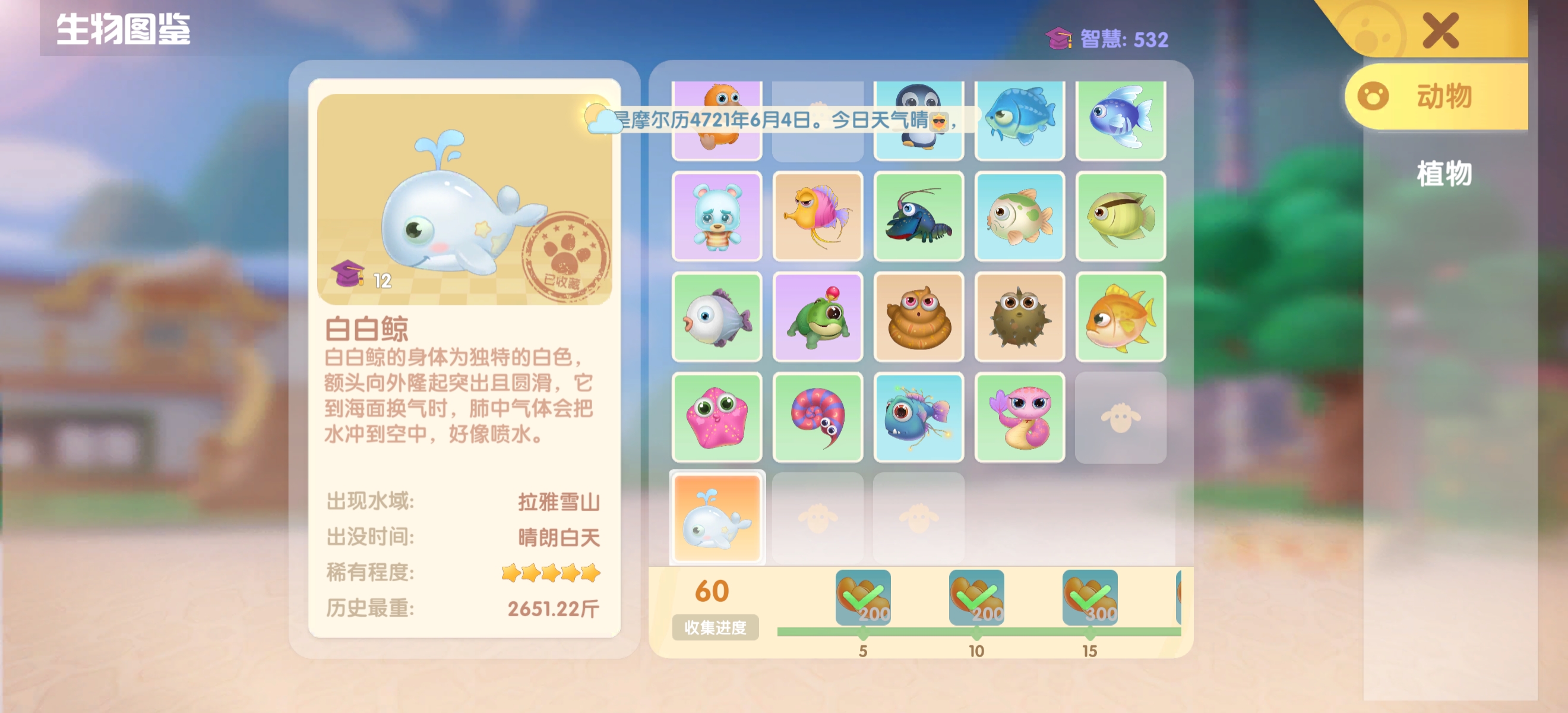Open the blue teddy bear creature entry
Image resolution: width=1568 pixels, height=713 pixels.
(x=716, y=216)
